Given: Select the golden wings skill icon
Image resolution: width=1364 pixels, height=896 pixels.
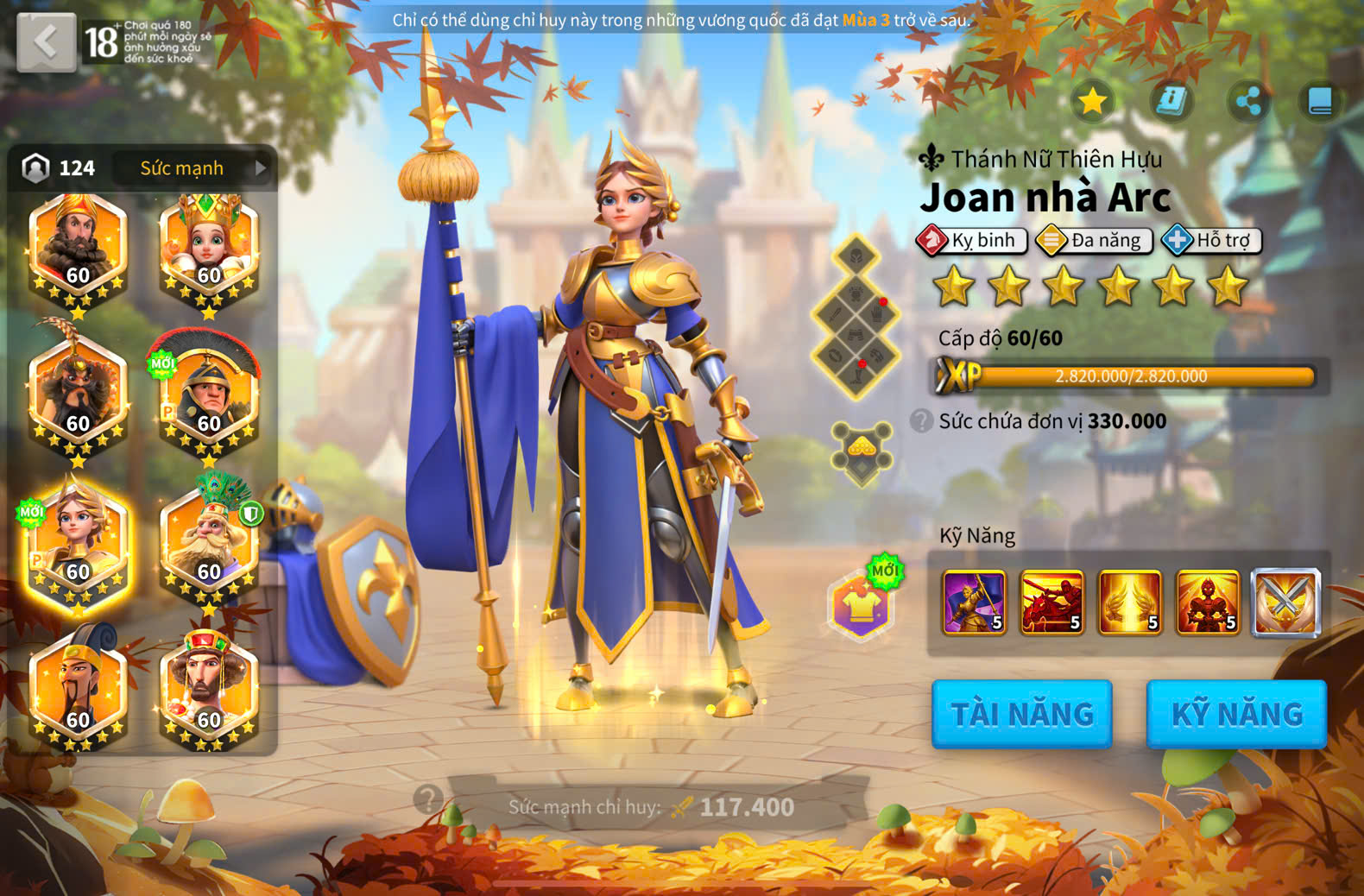Looking at the screenshot, I should pos(1129,603).
